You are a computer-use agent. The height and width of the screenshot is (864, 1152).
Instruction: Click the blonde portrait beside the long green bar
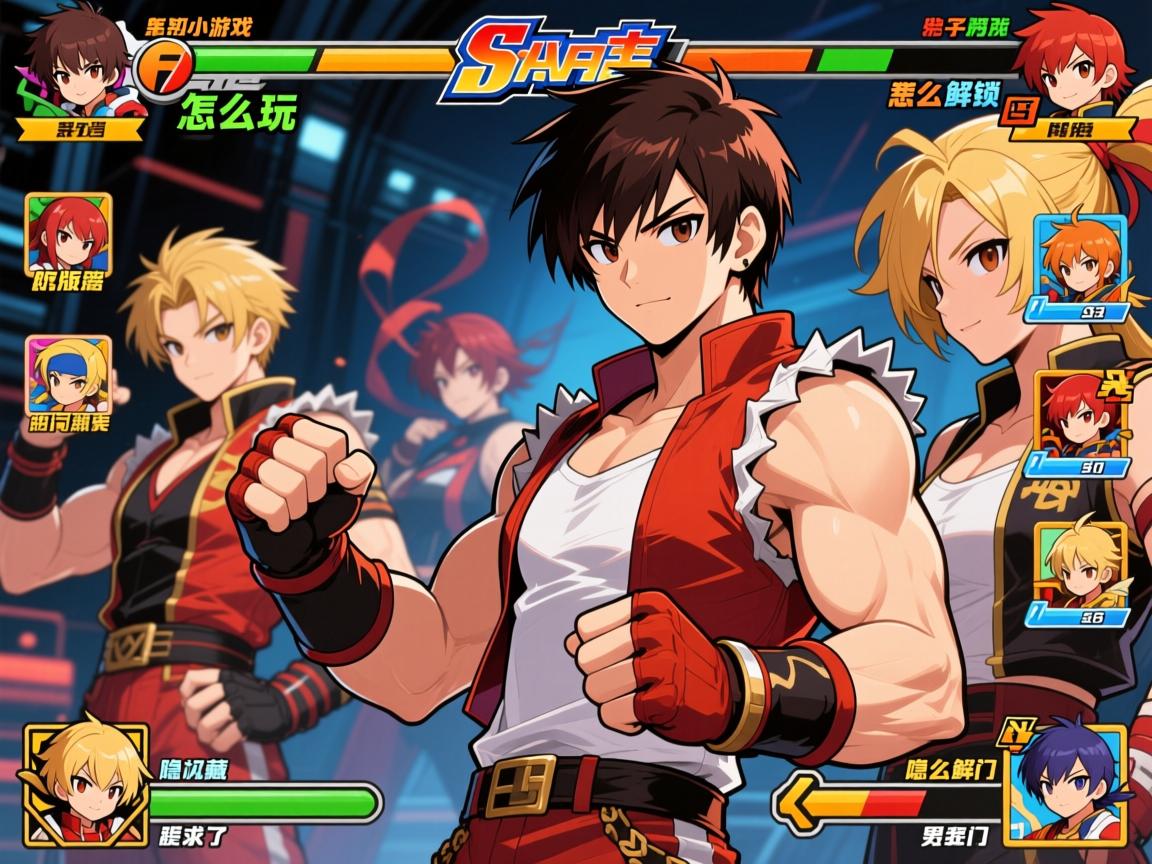click(85, 780)
